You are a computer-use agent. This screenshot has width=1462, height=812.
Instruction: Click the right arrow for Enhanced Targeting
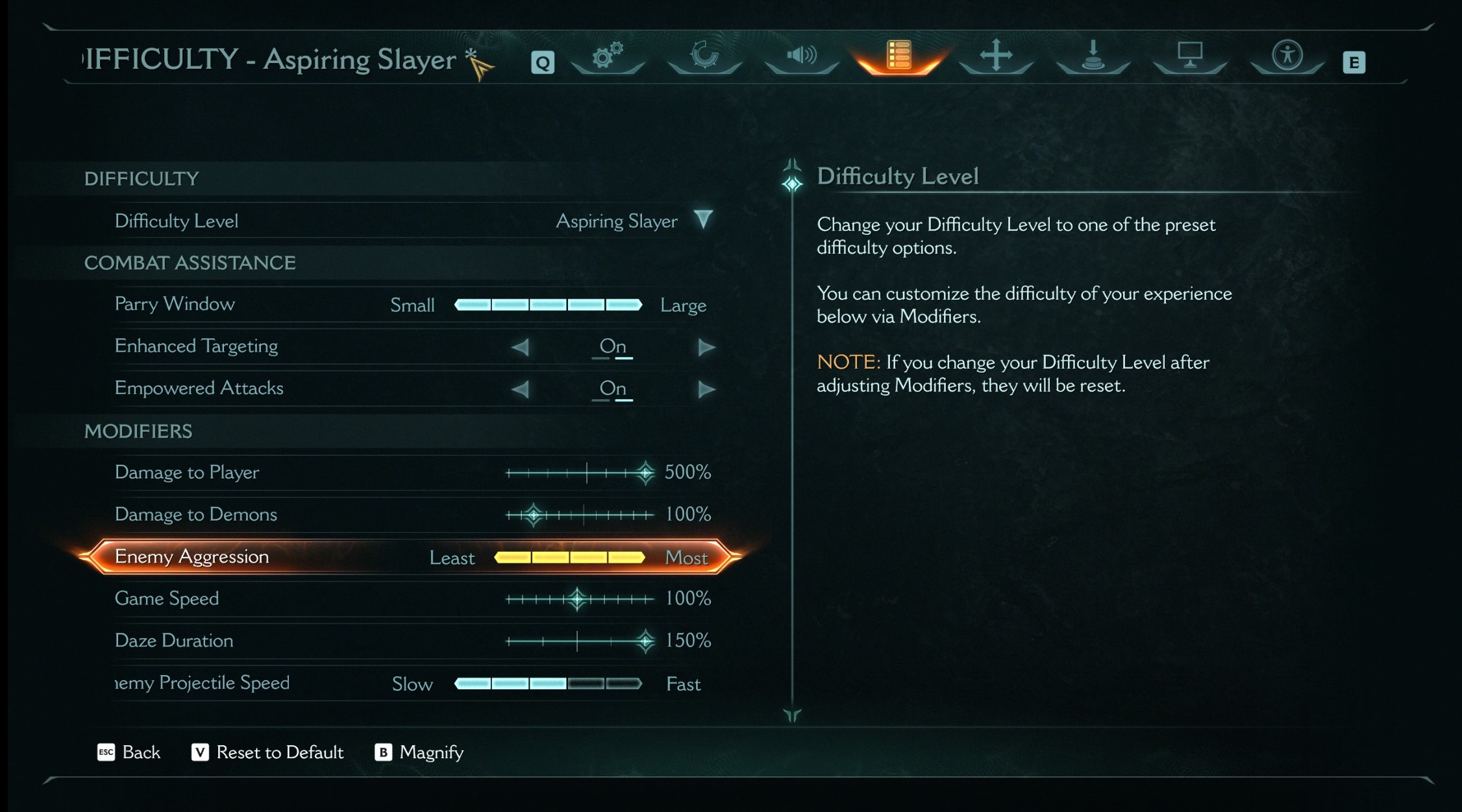click(x=706, y=347)
